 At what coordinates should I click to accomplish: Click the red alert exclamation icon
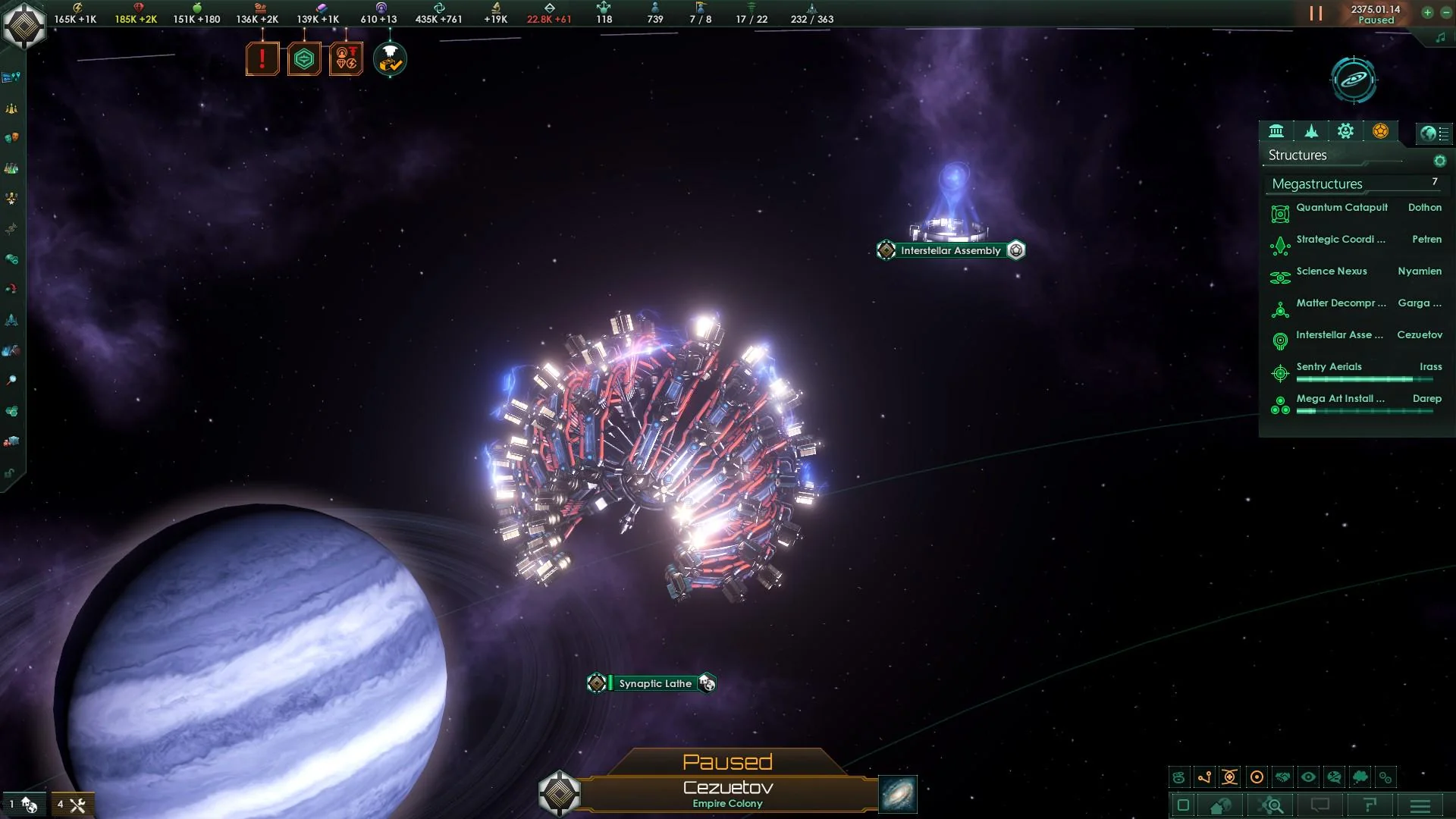click(262, 58)
